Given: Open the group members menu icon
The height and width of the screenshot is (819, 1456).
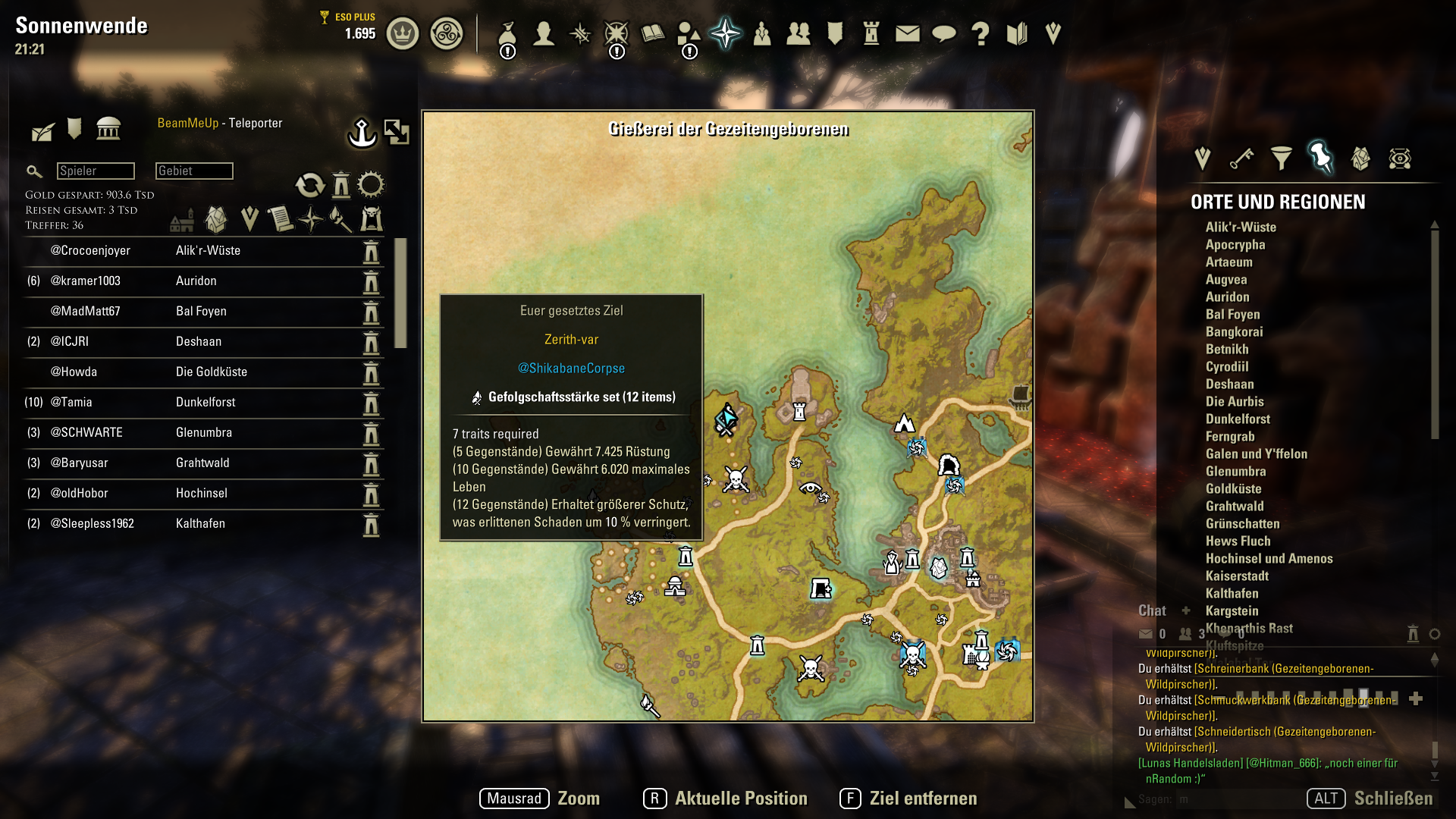Looking at the screenshot, I should (x=798, y=33).
